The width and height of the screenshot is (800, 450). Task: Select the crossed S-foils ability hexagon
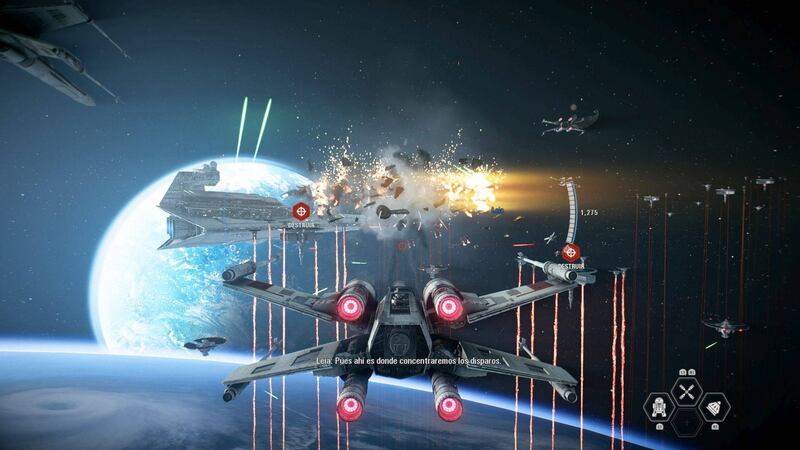tap(686, 392)
